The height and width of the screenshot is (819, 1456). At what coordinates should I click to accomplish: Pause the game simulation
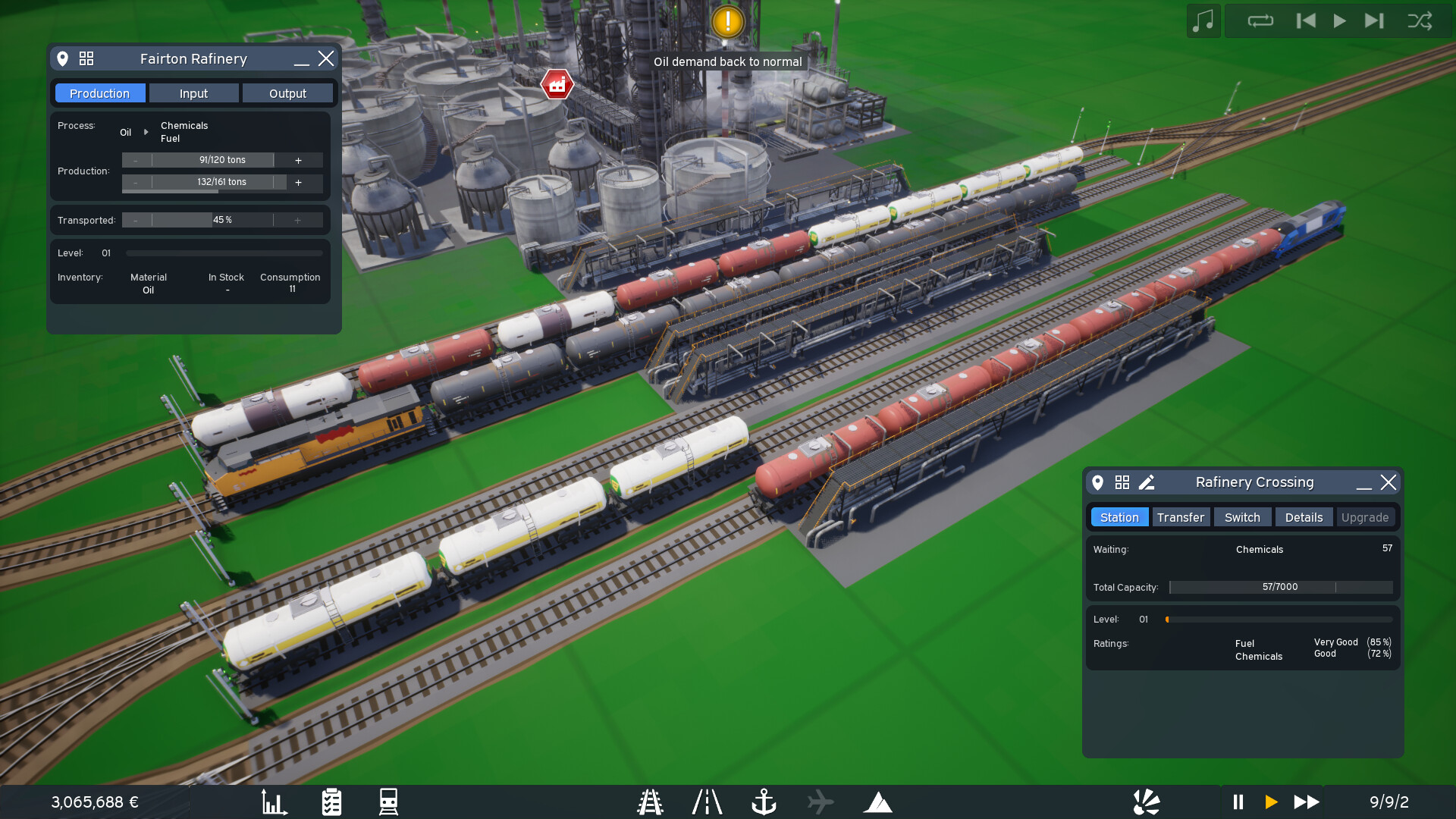(x=1238, y=802)
